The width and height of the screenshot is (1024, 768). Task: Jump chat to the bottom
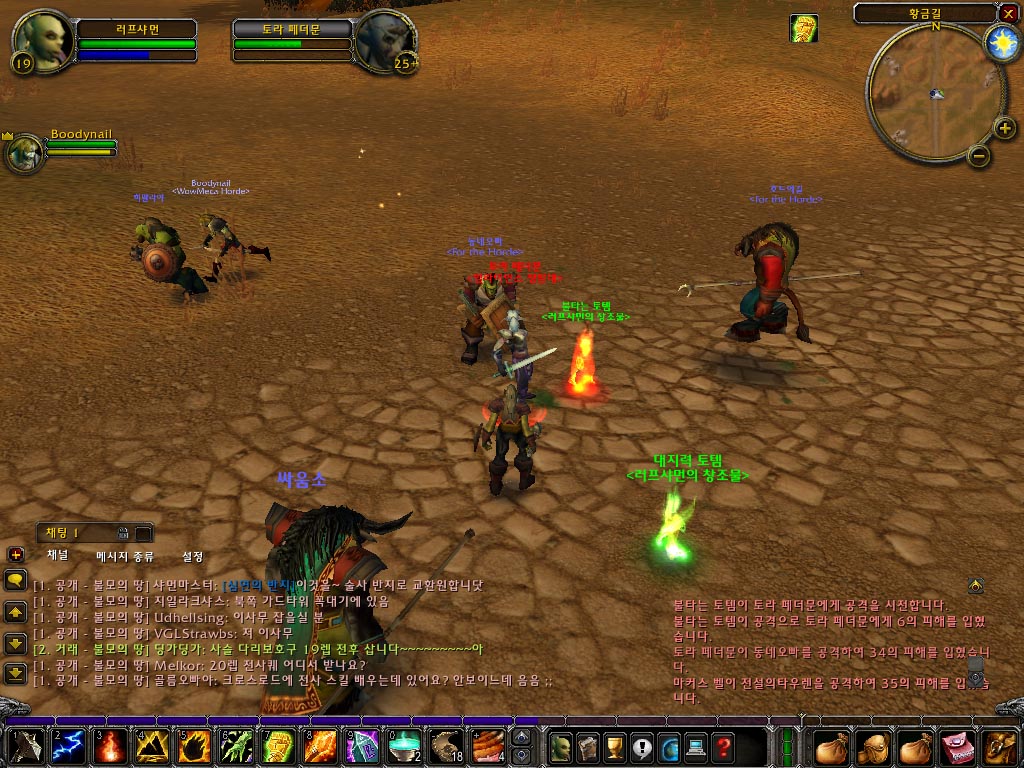pos(16,673)
